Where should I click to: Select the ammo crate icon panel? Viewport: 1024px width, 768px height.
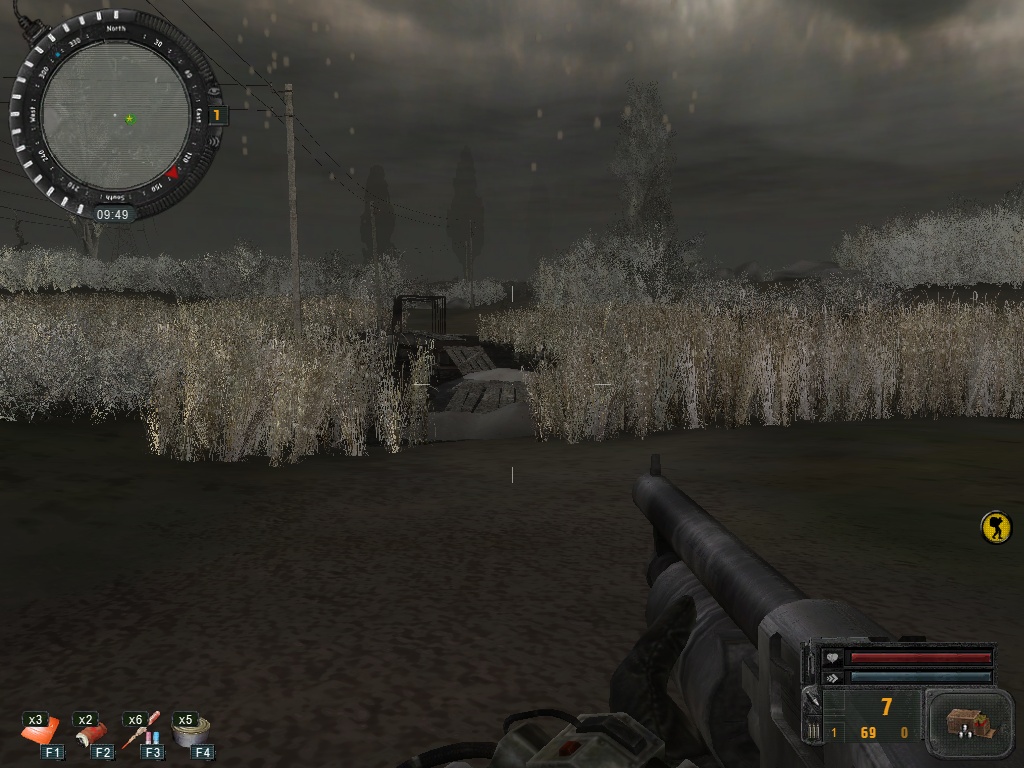[965, 723]
